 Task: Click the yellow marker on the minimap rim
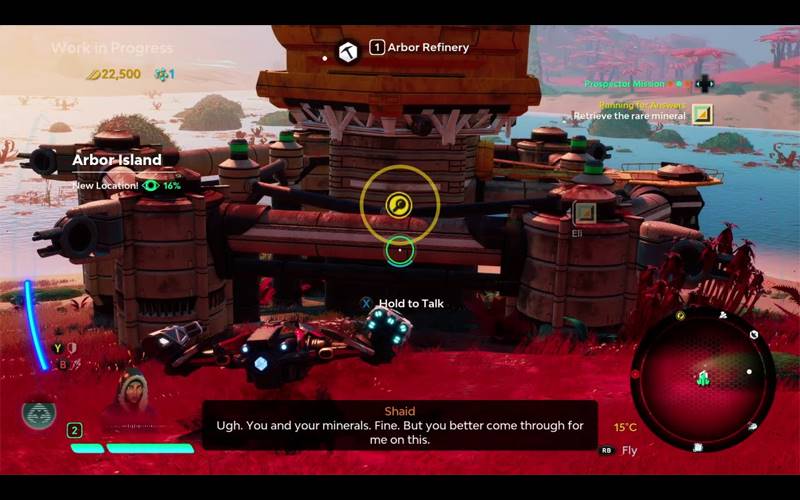680,315
